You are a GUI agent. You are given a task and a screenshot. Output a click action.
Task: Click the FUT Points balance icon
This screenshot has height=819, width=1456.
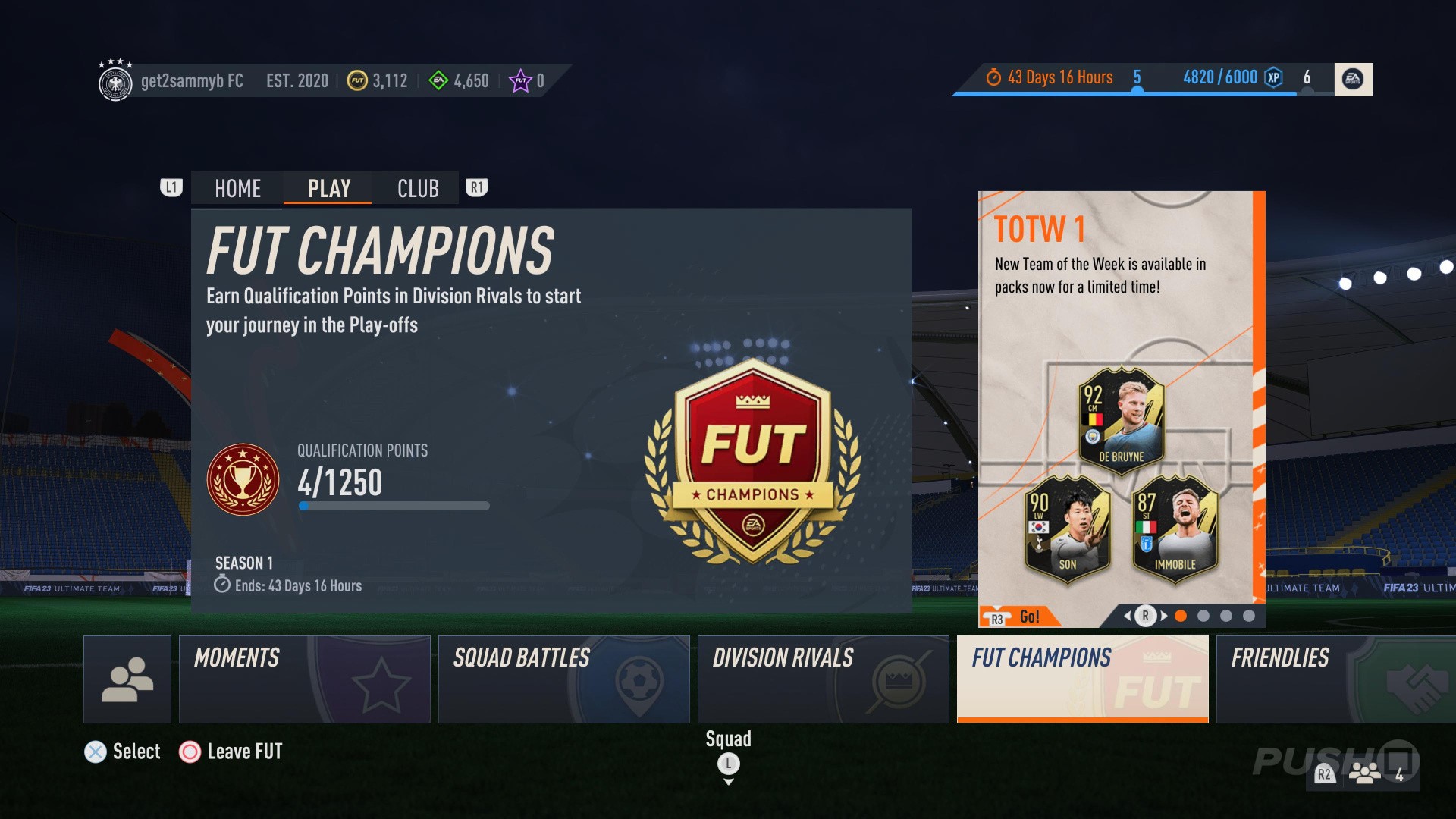521,80
